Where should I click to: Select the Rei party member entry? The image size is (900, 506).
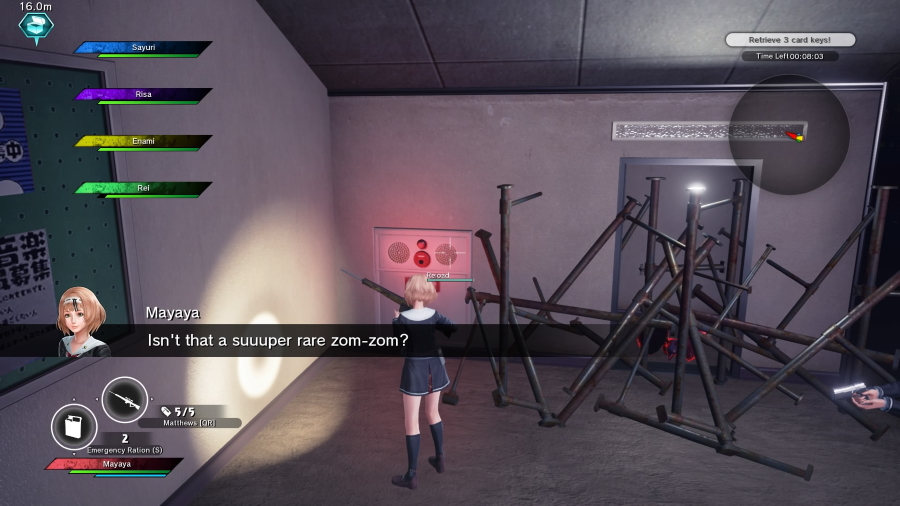click(143, 188)
